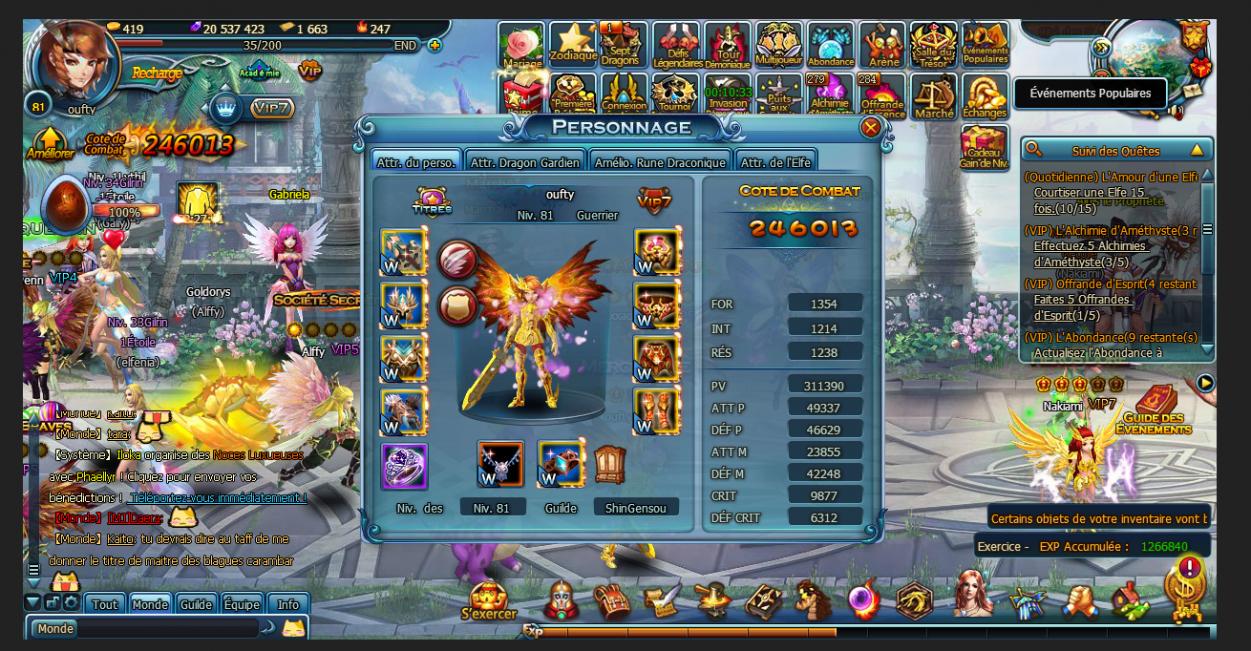The width and height of the screenshot is (1251, 651).
Task: Open the Mariage rose icon
Action: [521, 45]
